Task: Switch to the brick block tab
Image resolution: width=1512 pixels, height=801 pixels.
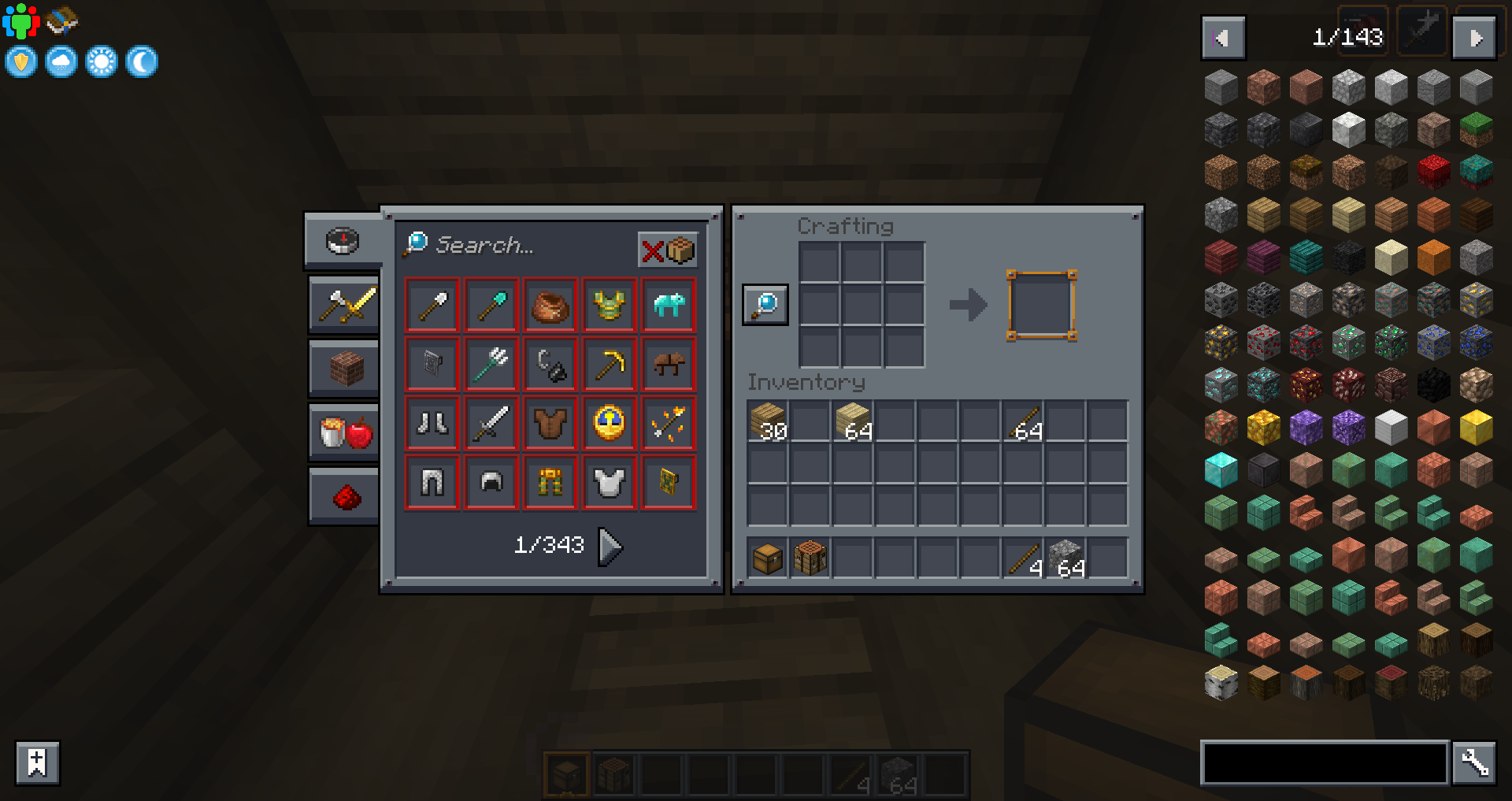Action: click(342, 368)
